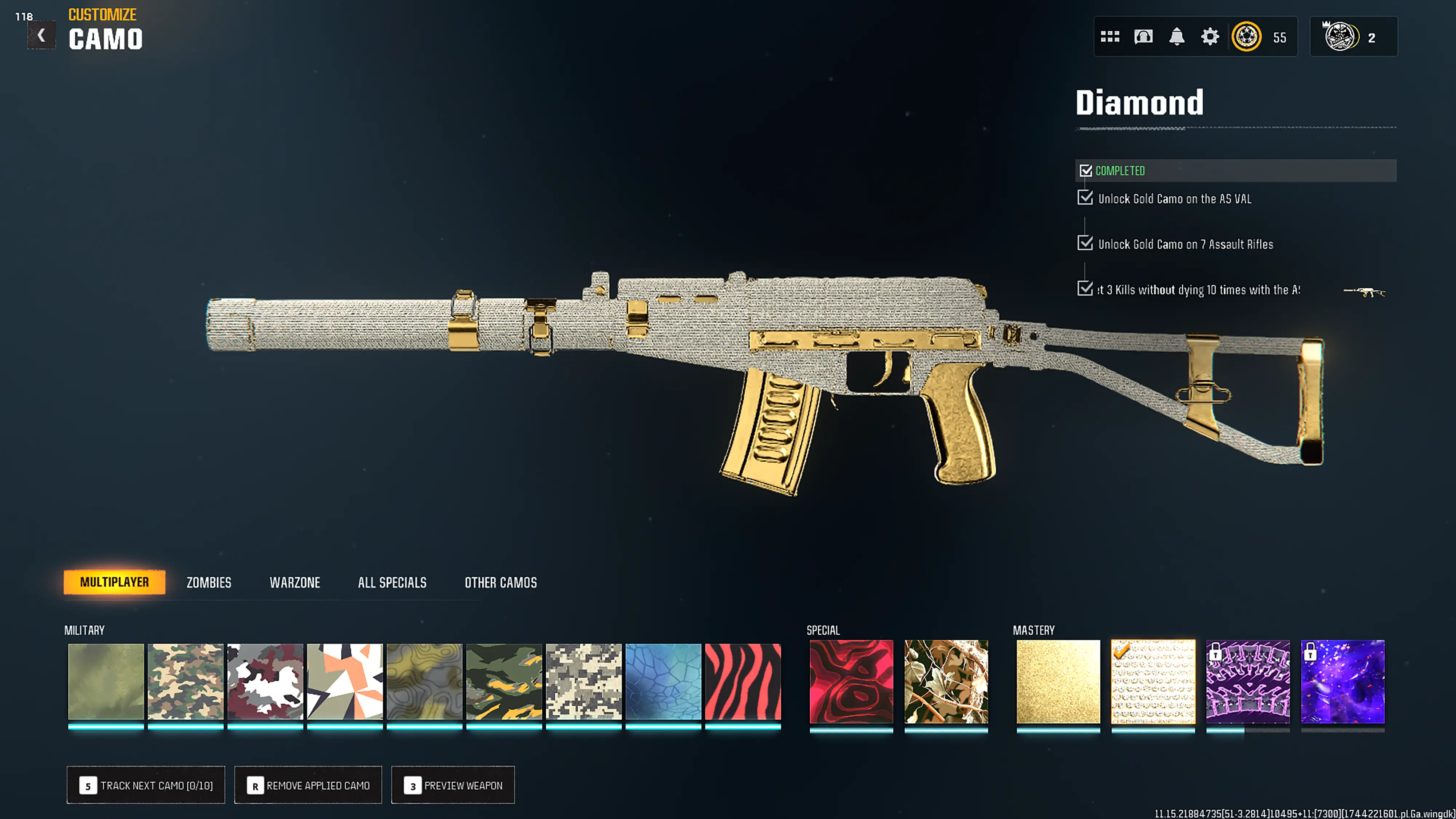
Task: Switch to the Zombies camo tab
Action: pyautogui.click(x=209, y=582)
